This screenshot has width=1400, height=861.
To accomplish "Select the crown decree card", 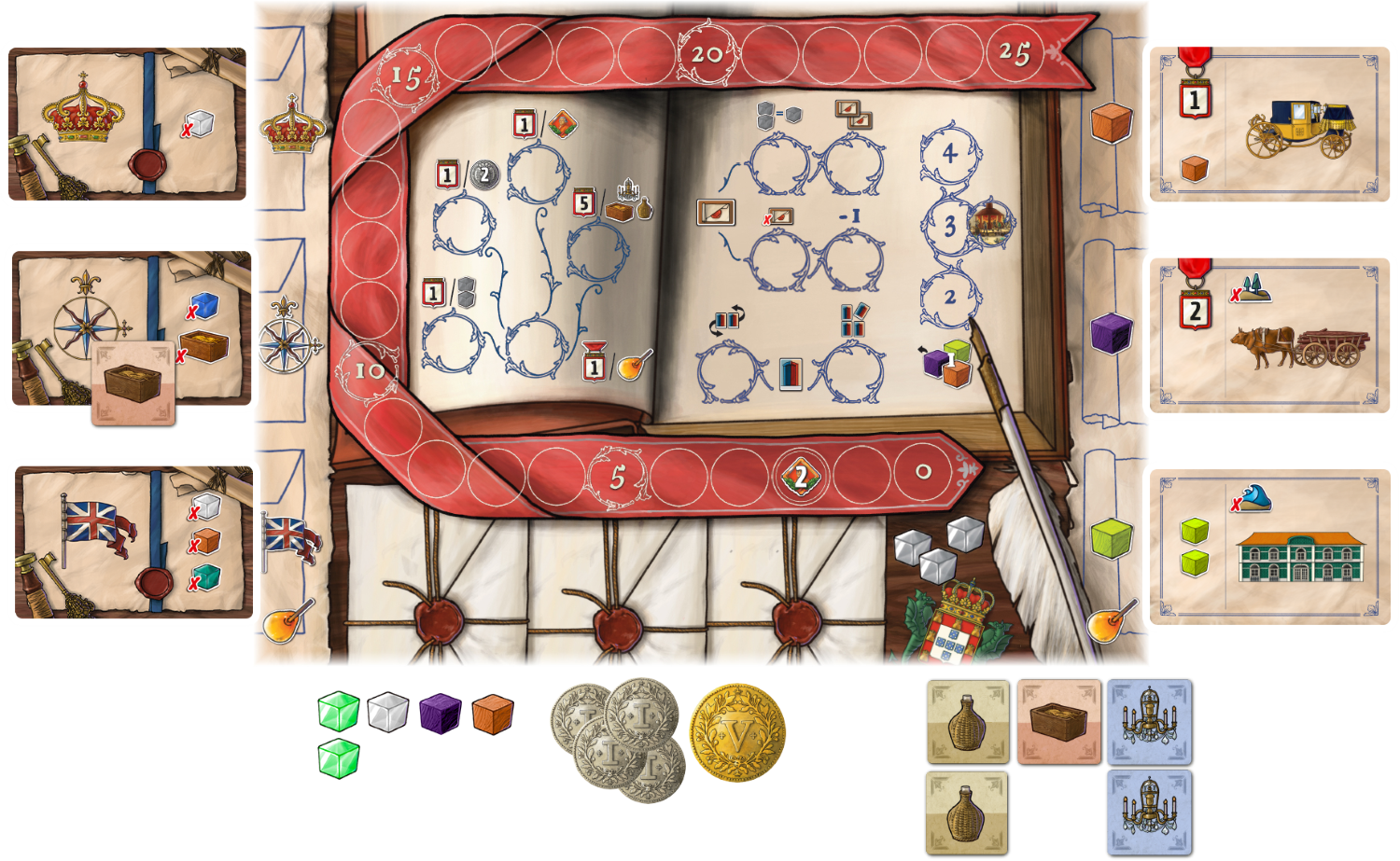I will coord(129,123).
